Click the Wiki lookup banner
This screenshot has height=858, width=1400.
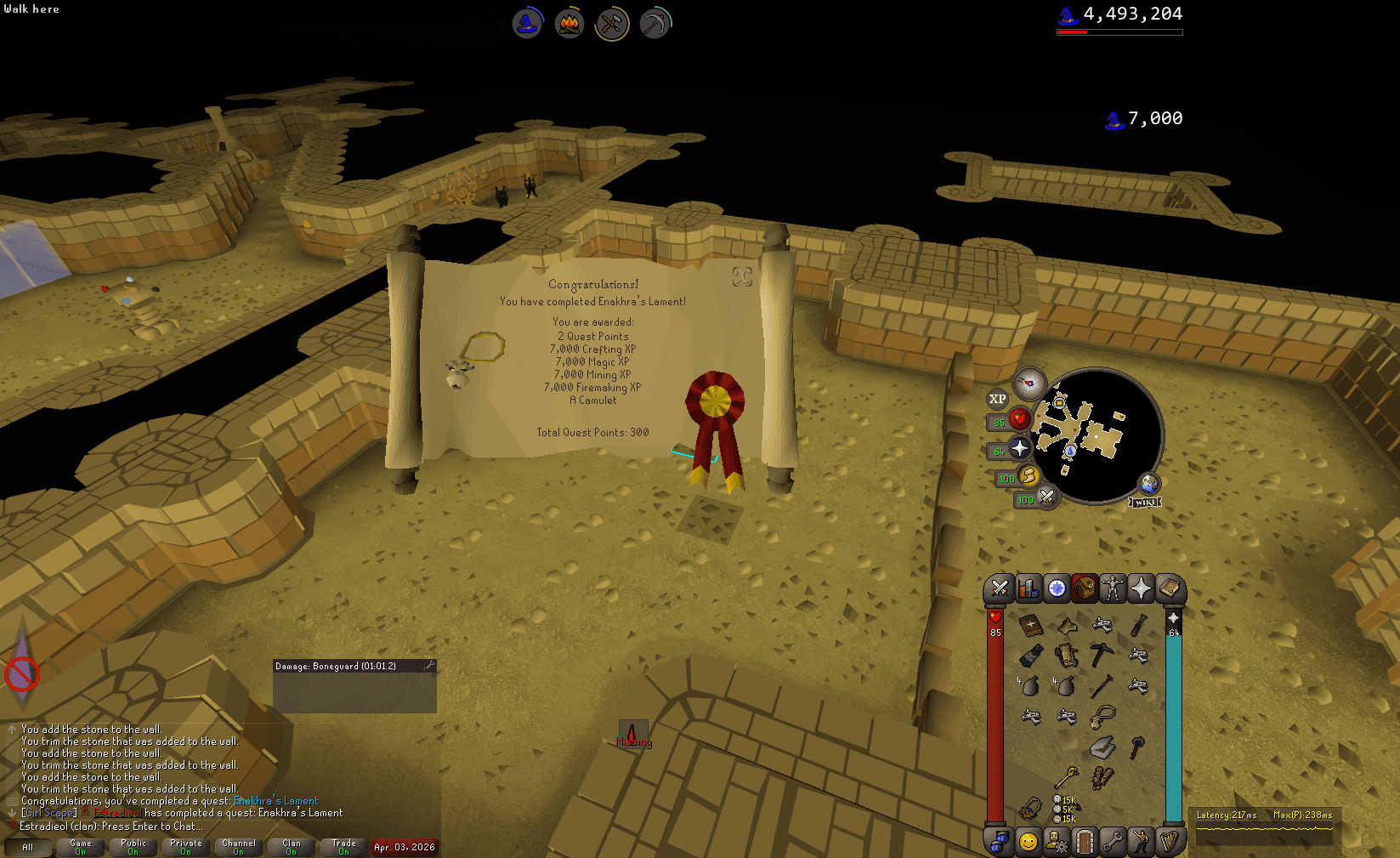click(1144, 503)
